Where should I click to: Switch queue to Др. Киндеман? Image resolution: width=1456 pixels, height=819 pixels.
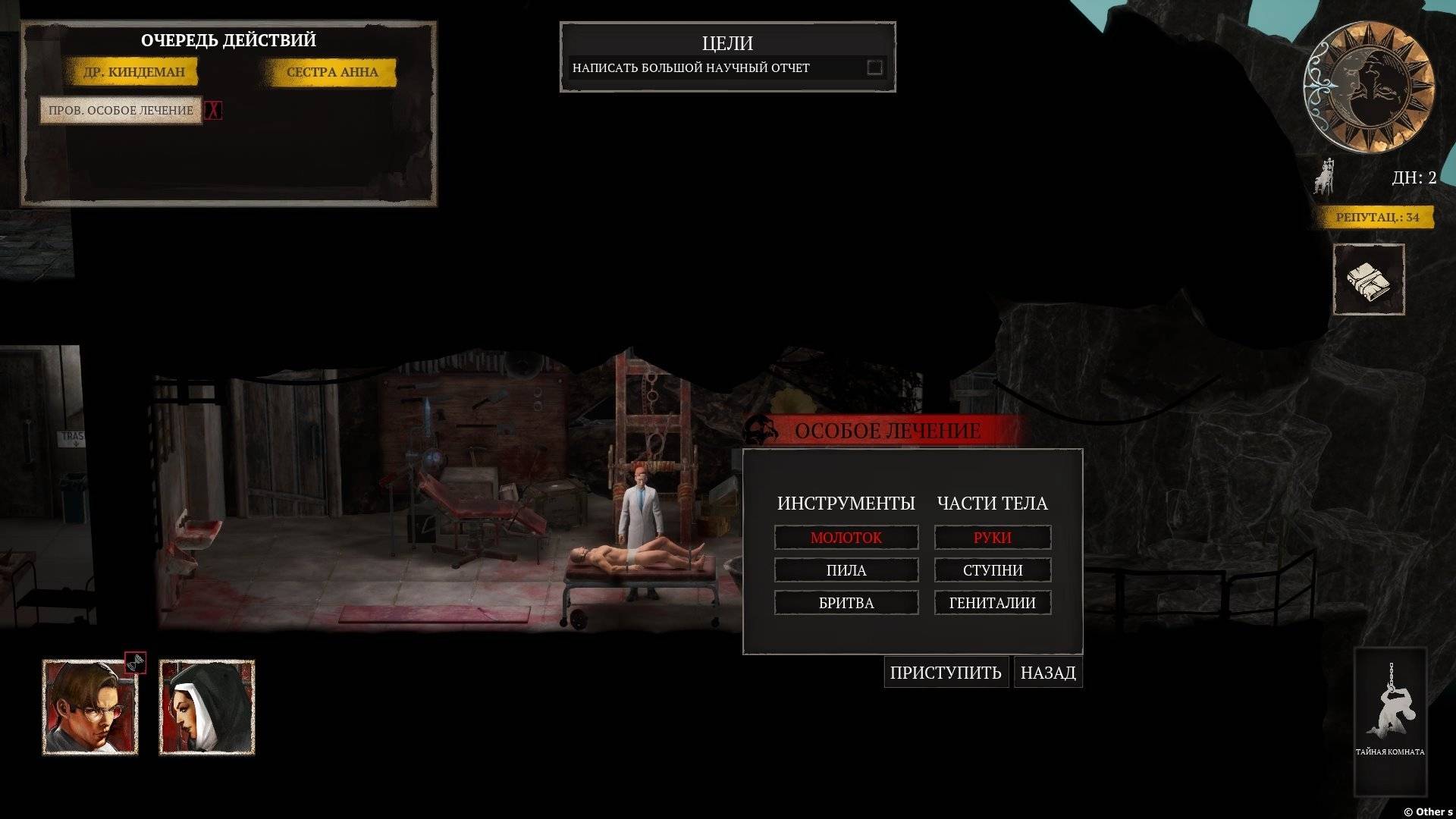coord(134,73)
